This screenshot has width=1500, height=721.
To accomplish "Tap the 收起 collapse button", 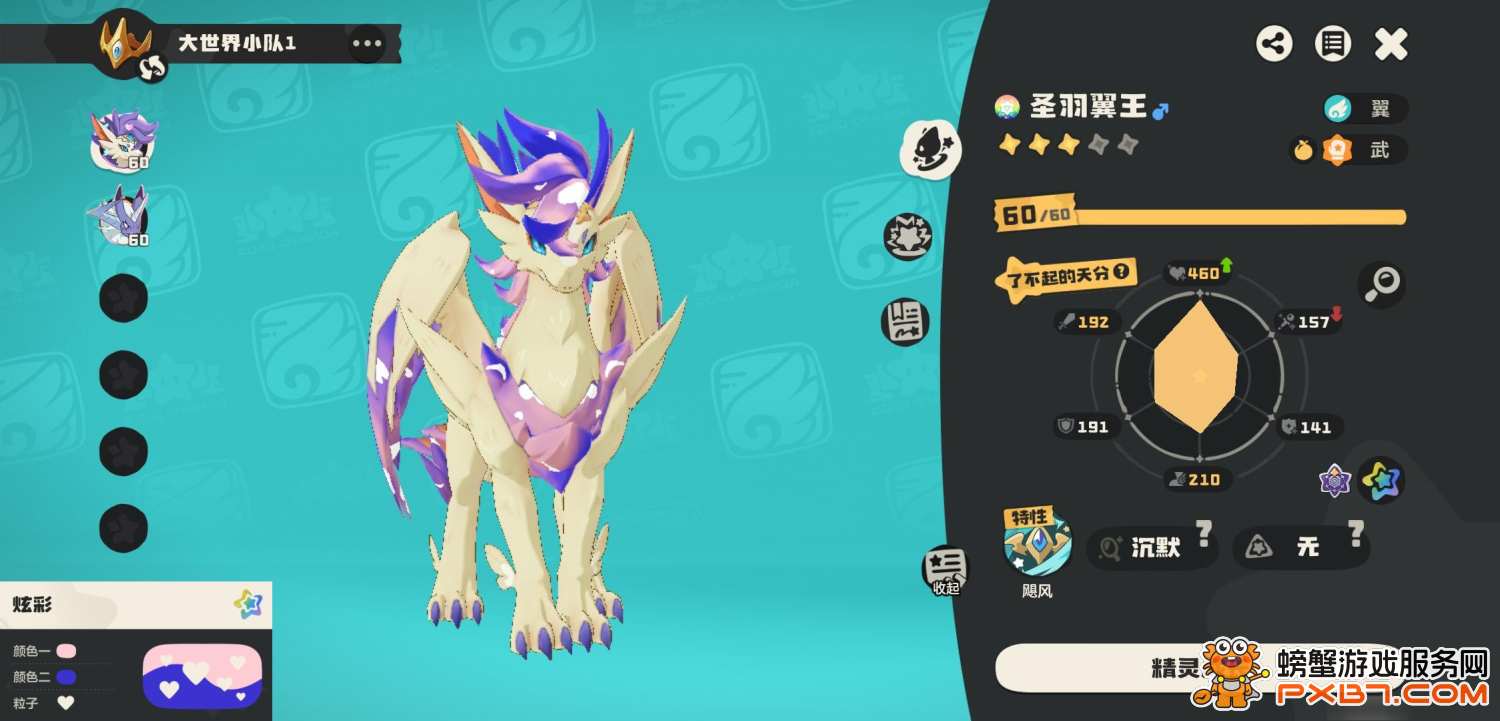I will point(945,570).
